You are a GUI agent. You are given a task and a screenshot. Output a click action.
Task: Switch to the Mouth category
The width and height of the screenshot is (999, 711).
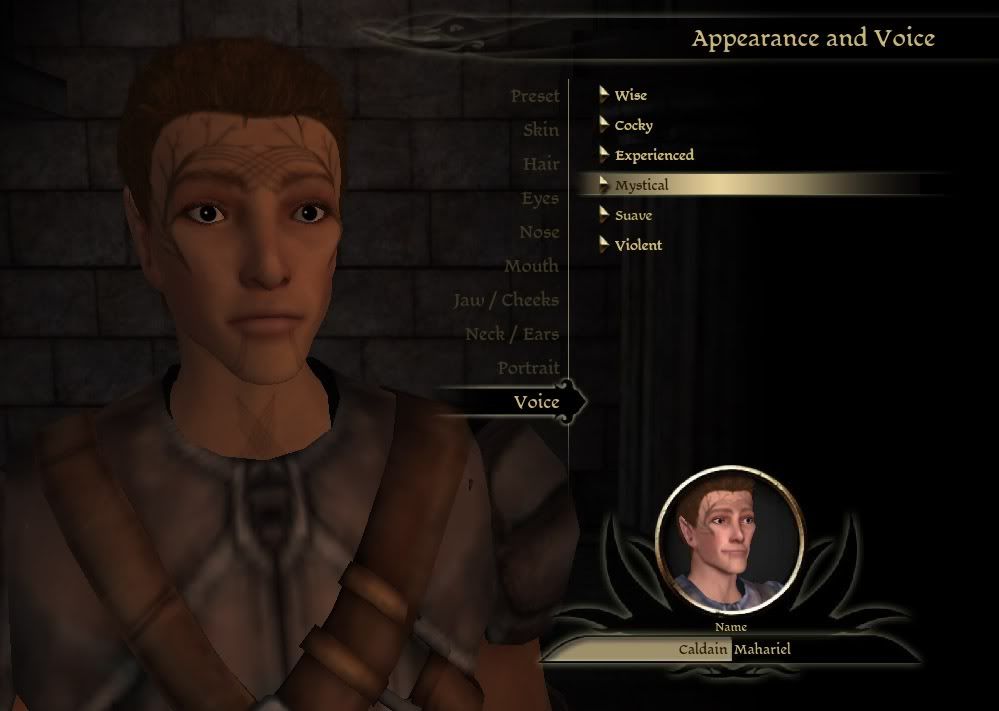531,267
